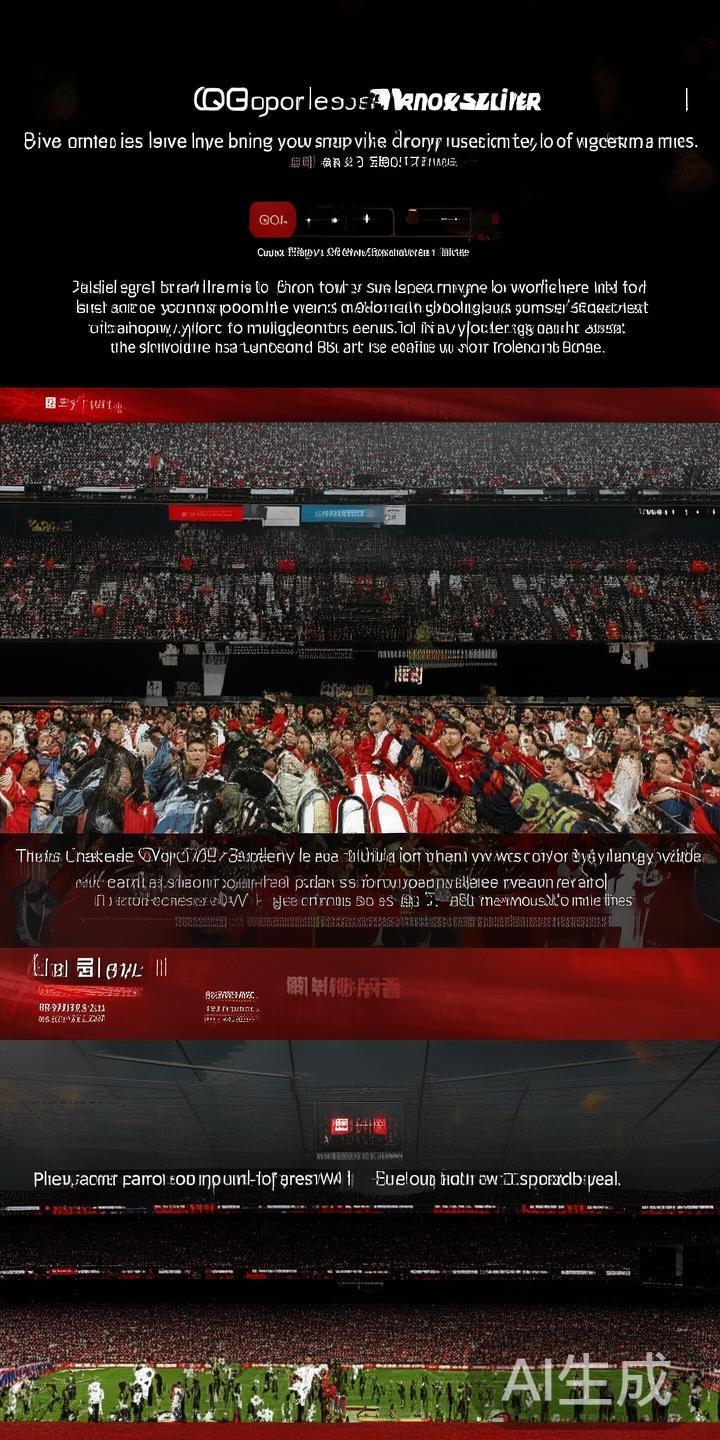Click the red GOI button
720x1440 pixels.
[272, 219]
